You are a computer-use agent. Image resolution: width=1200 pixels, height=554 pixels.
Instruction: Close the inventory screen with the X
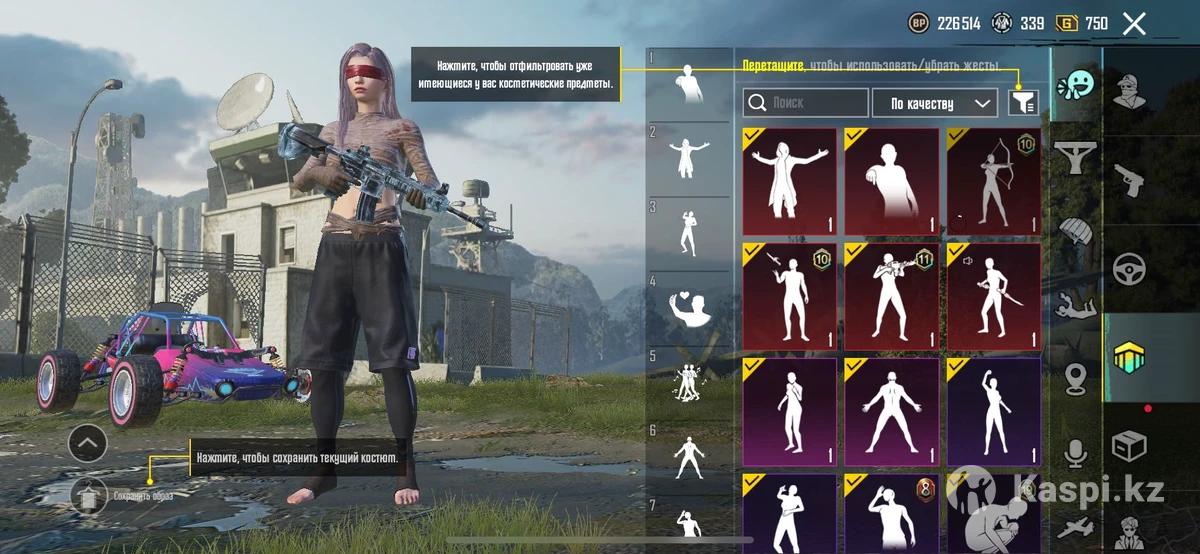[1134, 24]
